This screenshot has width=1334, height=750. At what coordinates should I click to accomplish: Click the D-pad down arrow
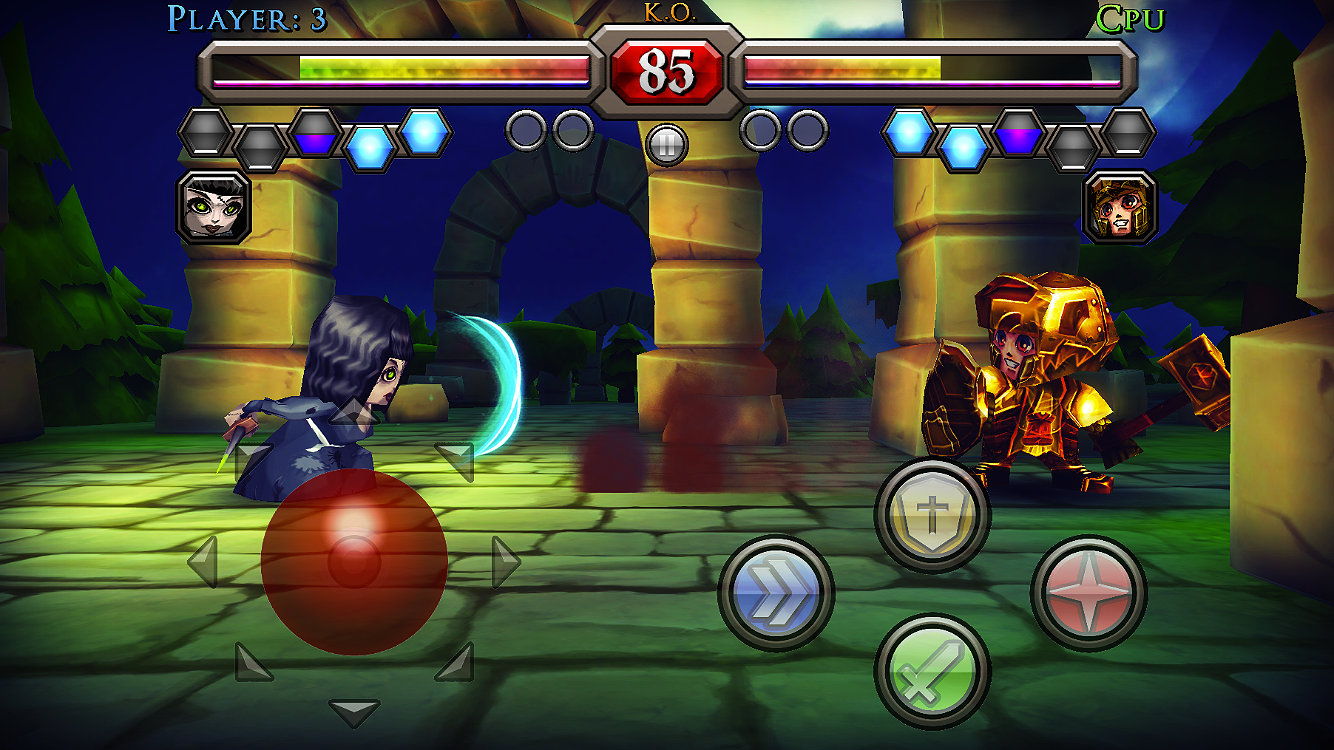click(354, 712)
